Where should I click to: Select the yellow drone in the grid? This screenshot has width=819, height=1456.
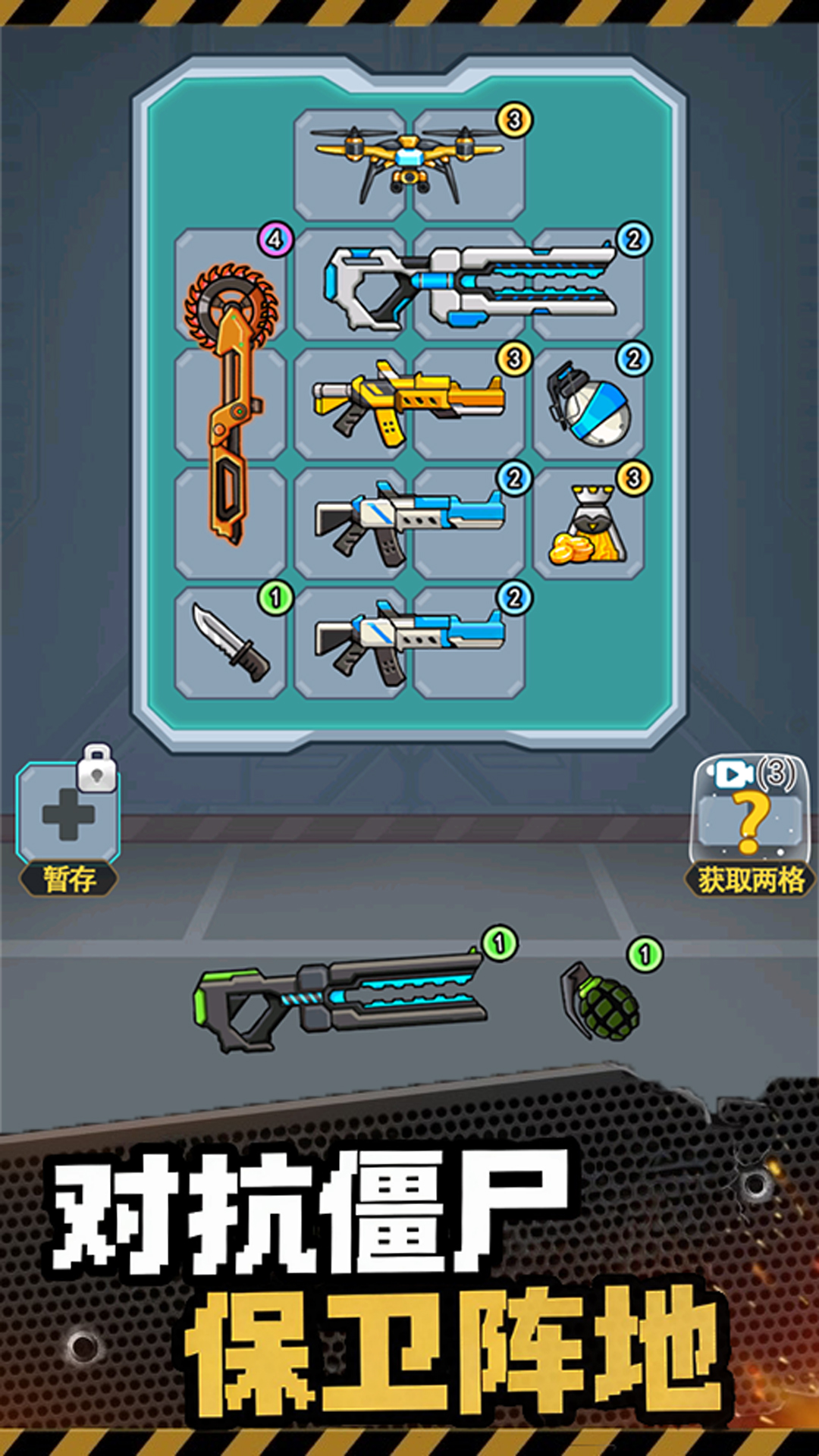[408, 163]
